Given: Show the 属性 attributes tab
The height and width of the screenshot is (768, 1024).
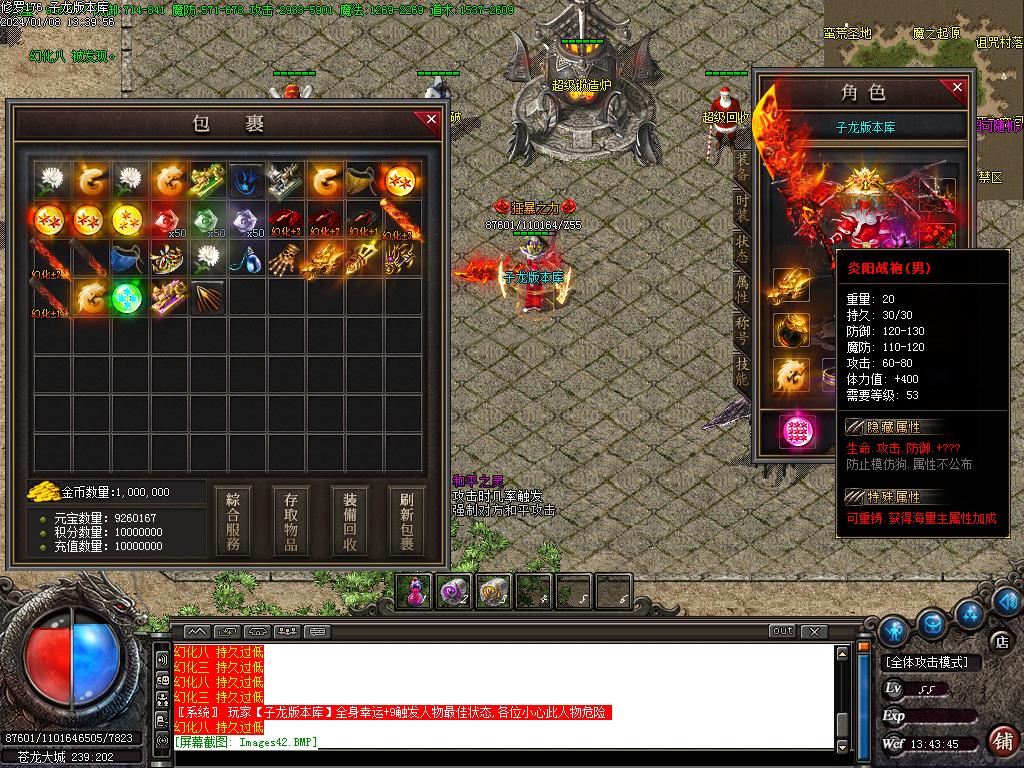Looking at the screenshot, I should (741, 290).
